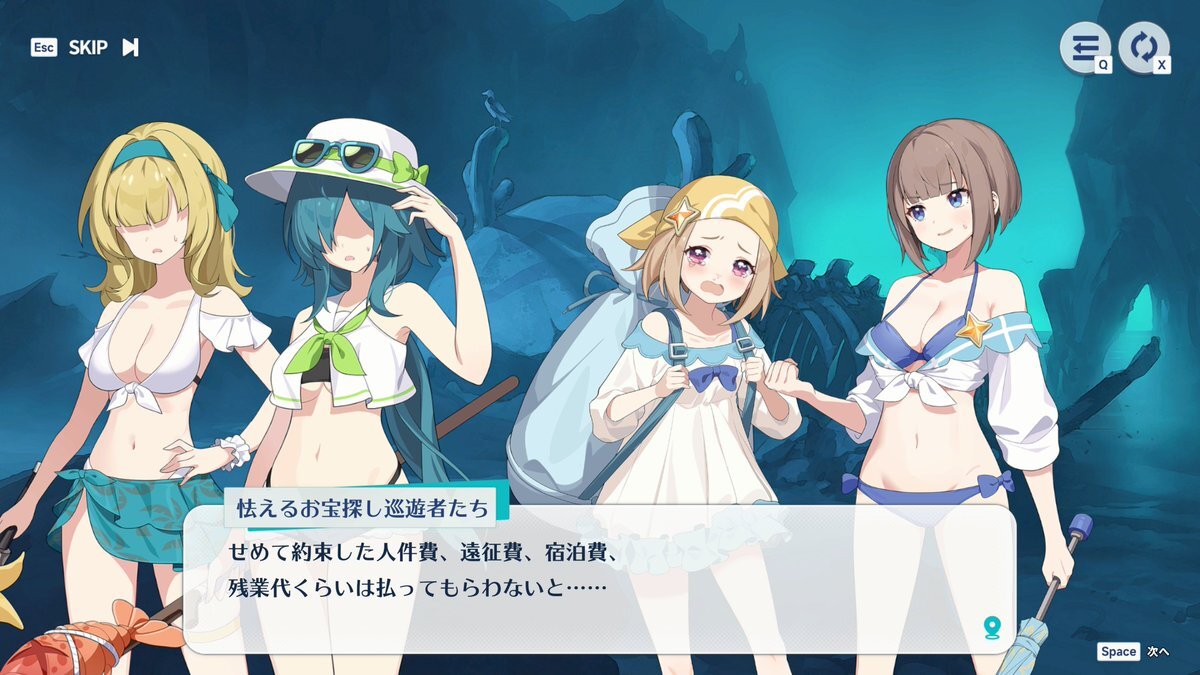This screenshot has height=675, width=1200.
Task: Click the teal location pin icon
Action: point(991,627)
